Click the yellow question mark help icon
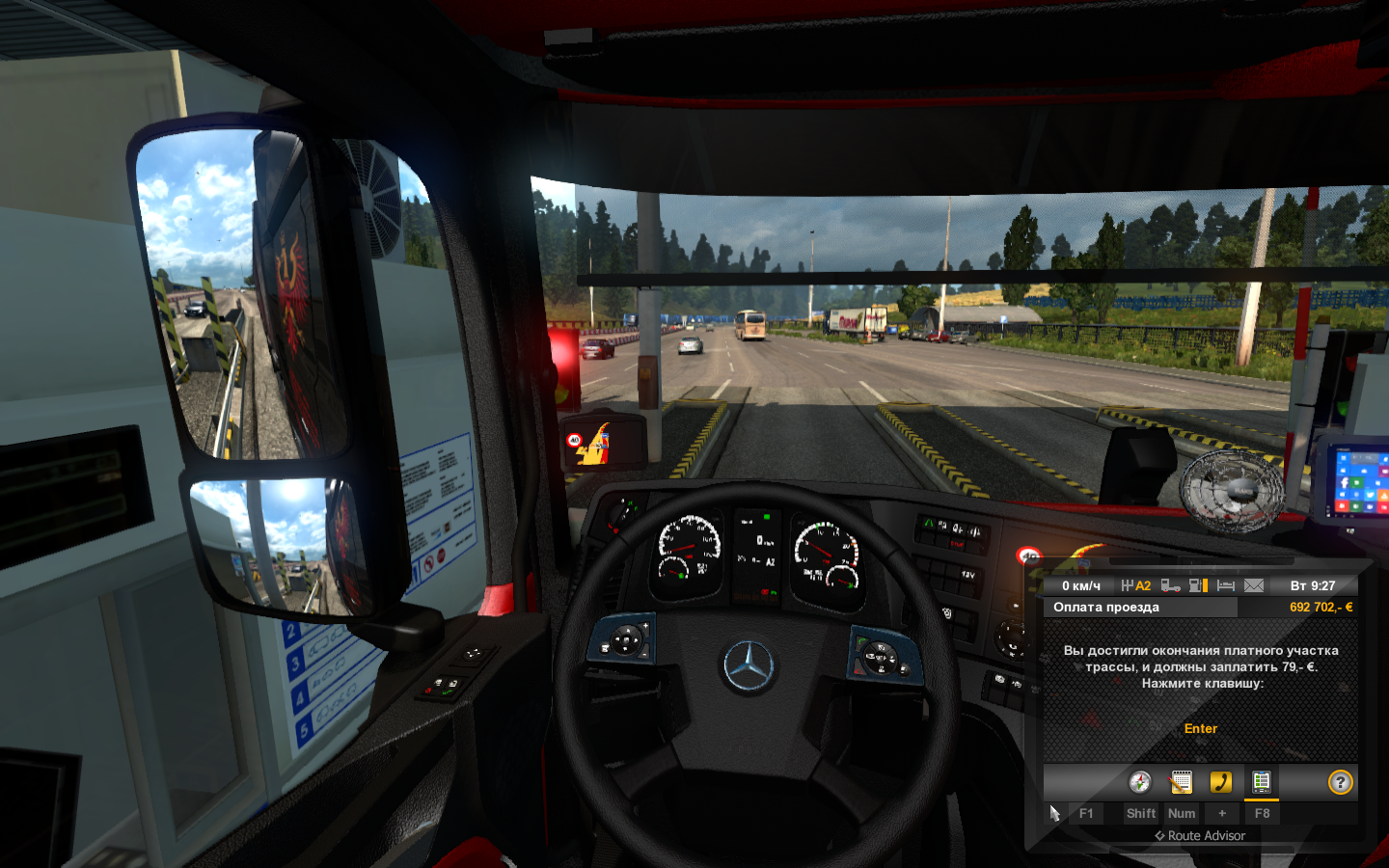Screen dimensions: 1389x868 pyautogui.click(x=1341, y=782)
